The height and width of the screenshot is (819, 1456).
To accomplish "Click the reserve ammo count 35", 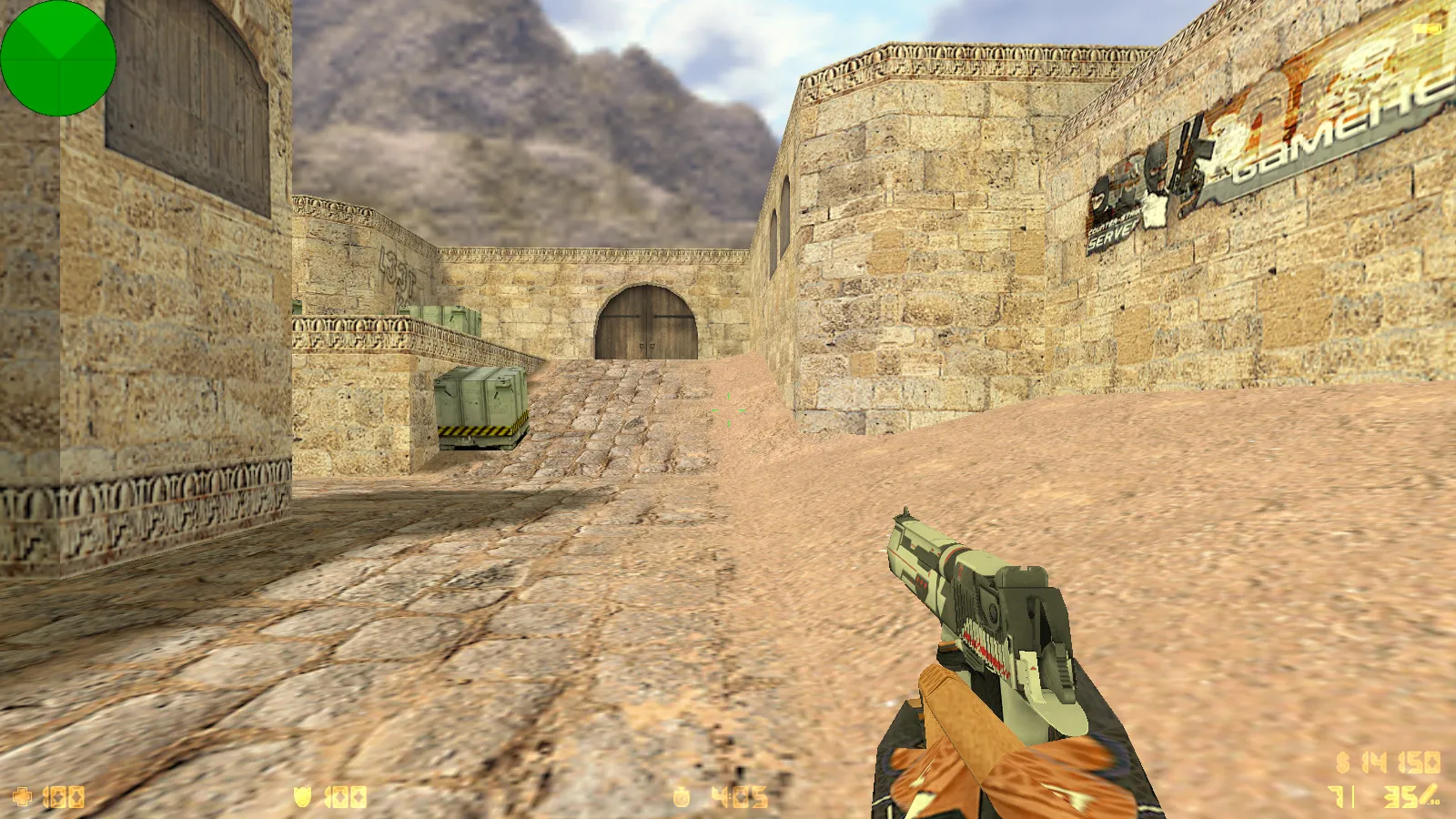I will 1401,799.
